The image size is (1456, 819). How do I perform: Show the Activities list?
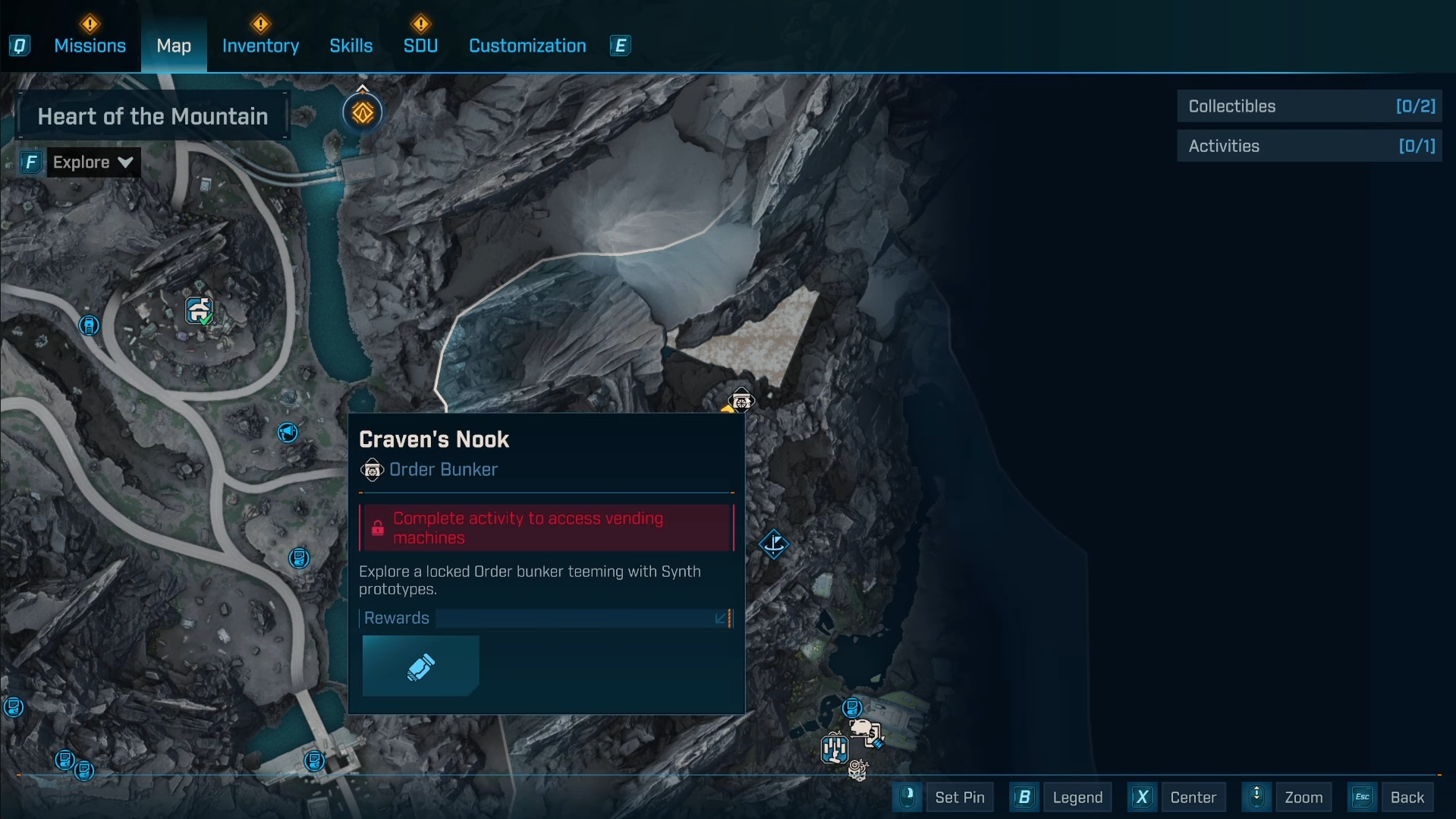click(x=1309, y=146)
